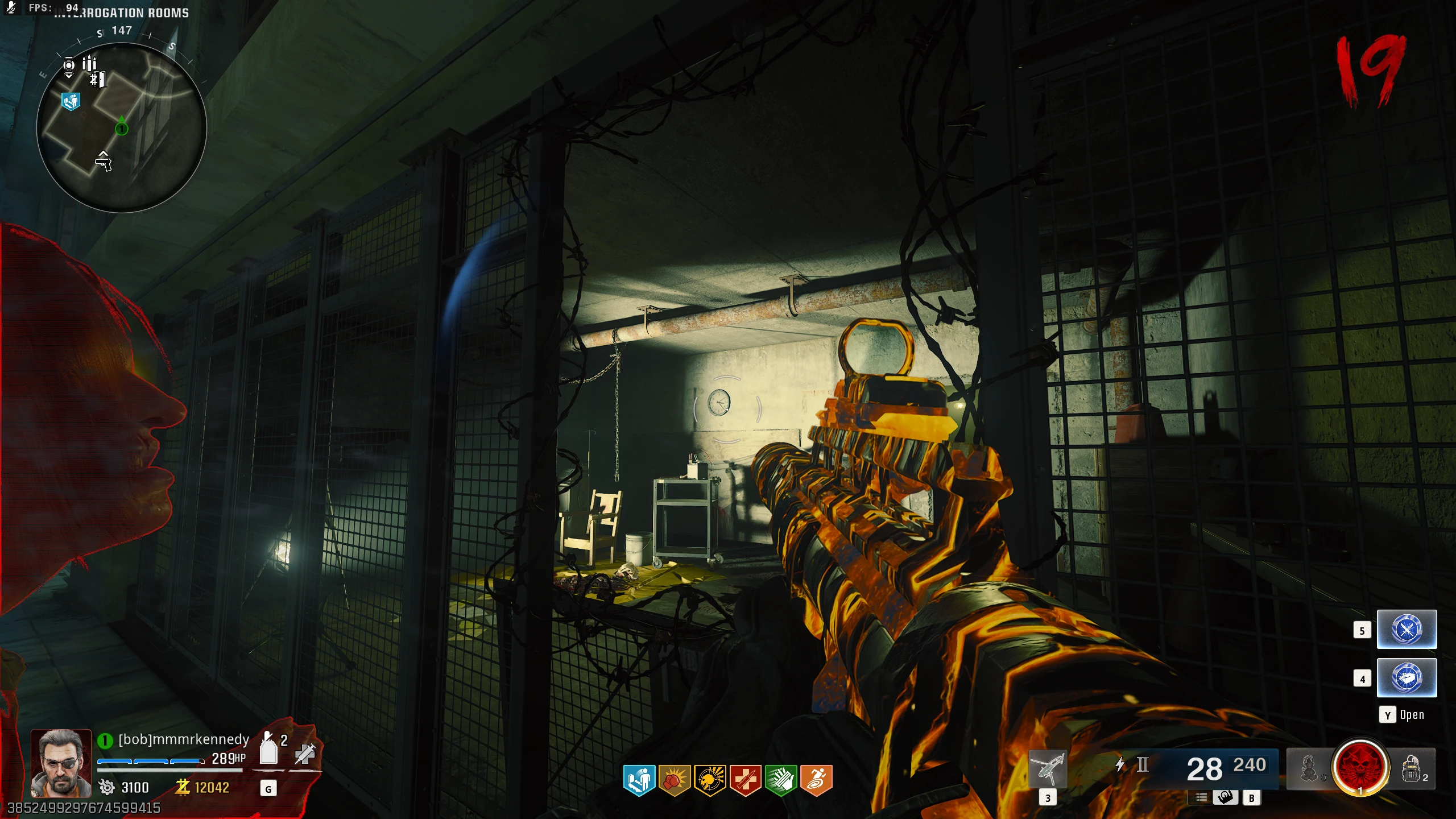Click the player operator portrait
The height and width of the screenshot is (819, 1456).
61,763
